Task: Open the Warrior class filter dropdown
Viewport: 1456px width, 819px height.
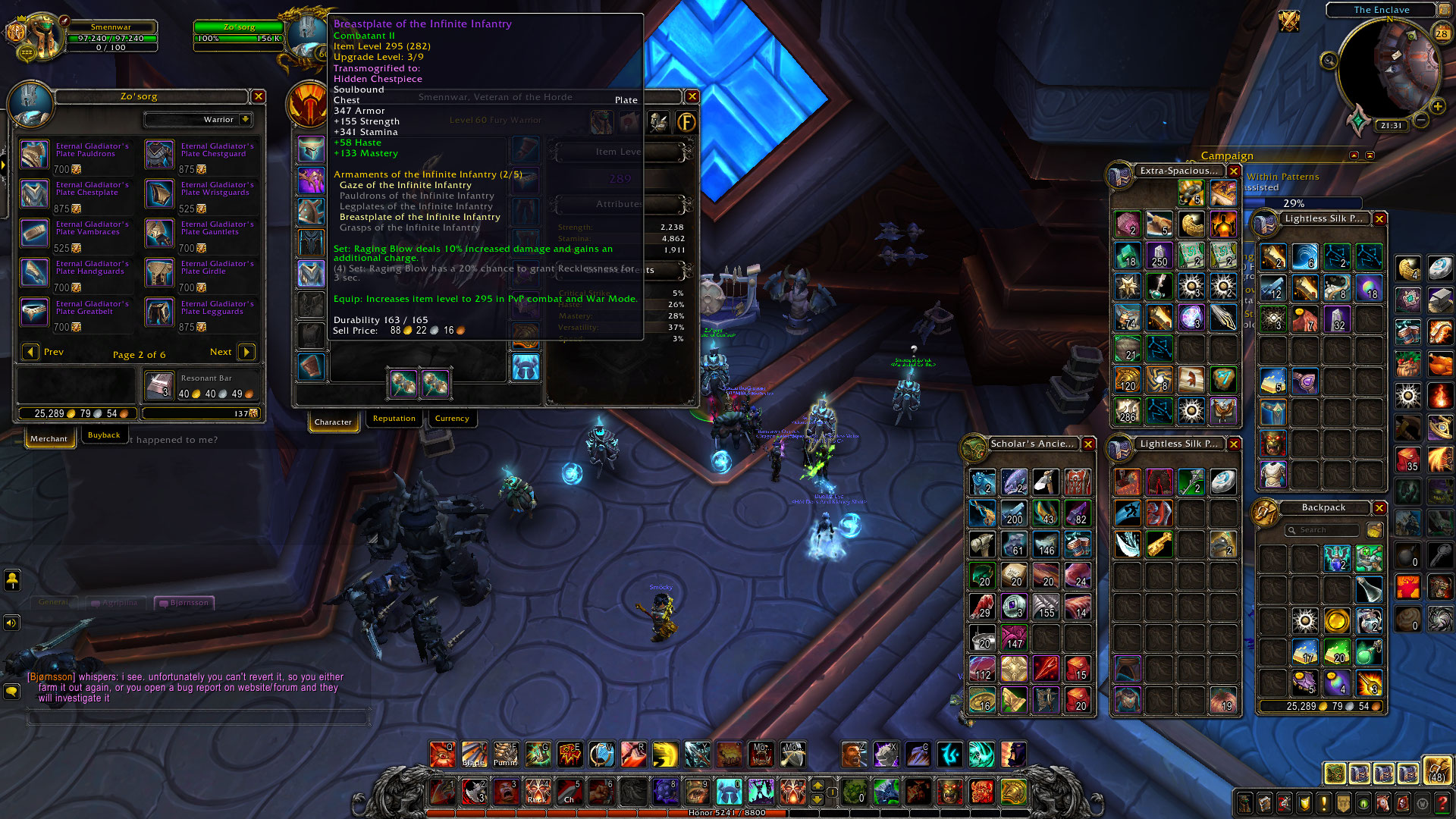Action: [245, 120]
